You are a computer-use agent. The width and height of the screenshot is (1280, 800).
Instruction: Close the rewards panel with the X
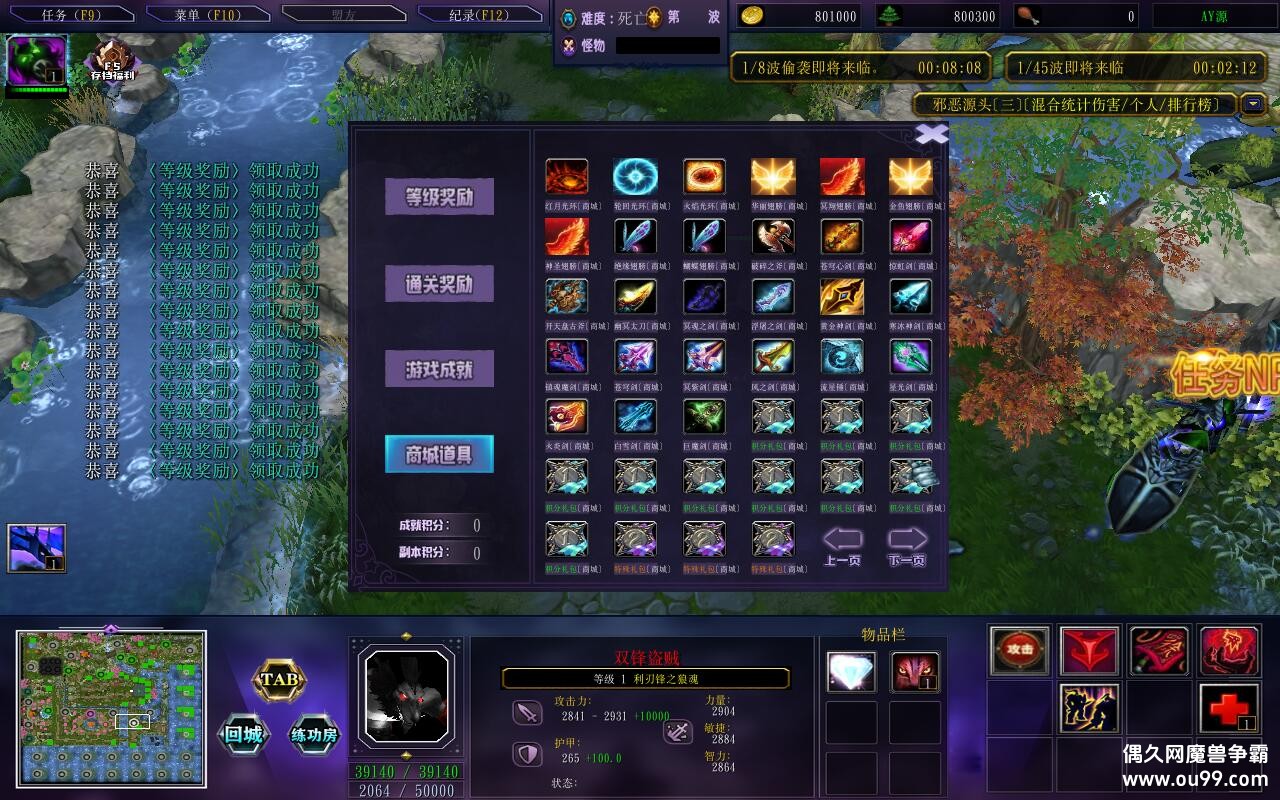(x=932, y=133)
